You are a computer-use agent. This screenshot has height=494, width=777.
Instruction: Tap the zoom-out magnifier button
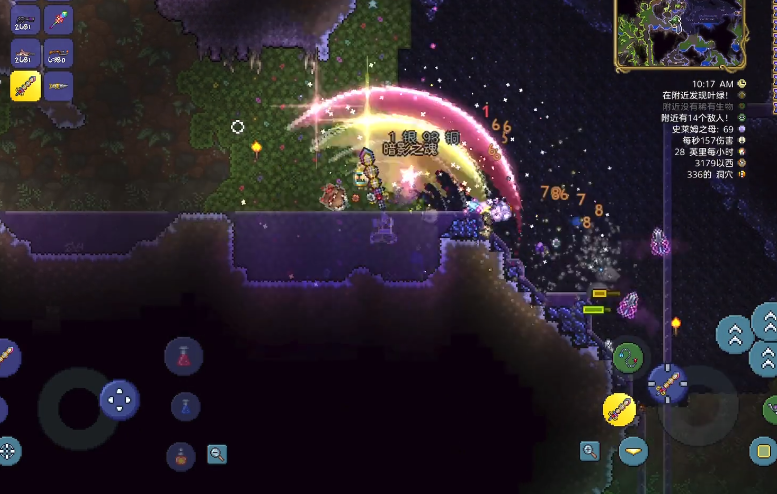(217, 455)
